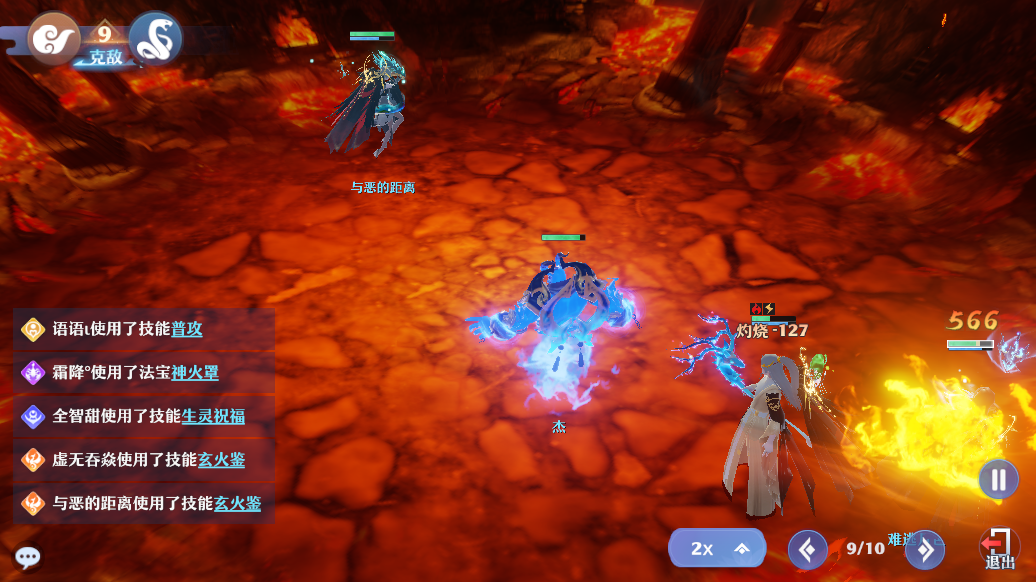This screenshot has width=1036, height=582.
Task: Open the 普攻 skill link
Action: point(187,329)
